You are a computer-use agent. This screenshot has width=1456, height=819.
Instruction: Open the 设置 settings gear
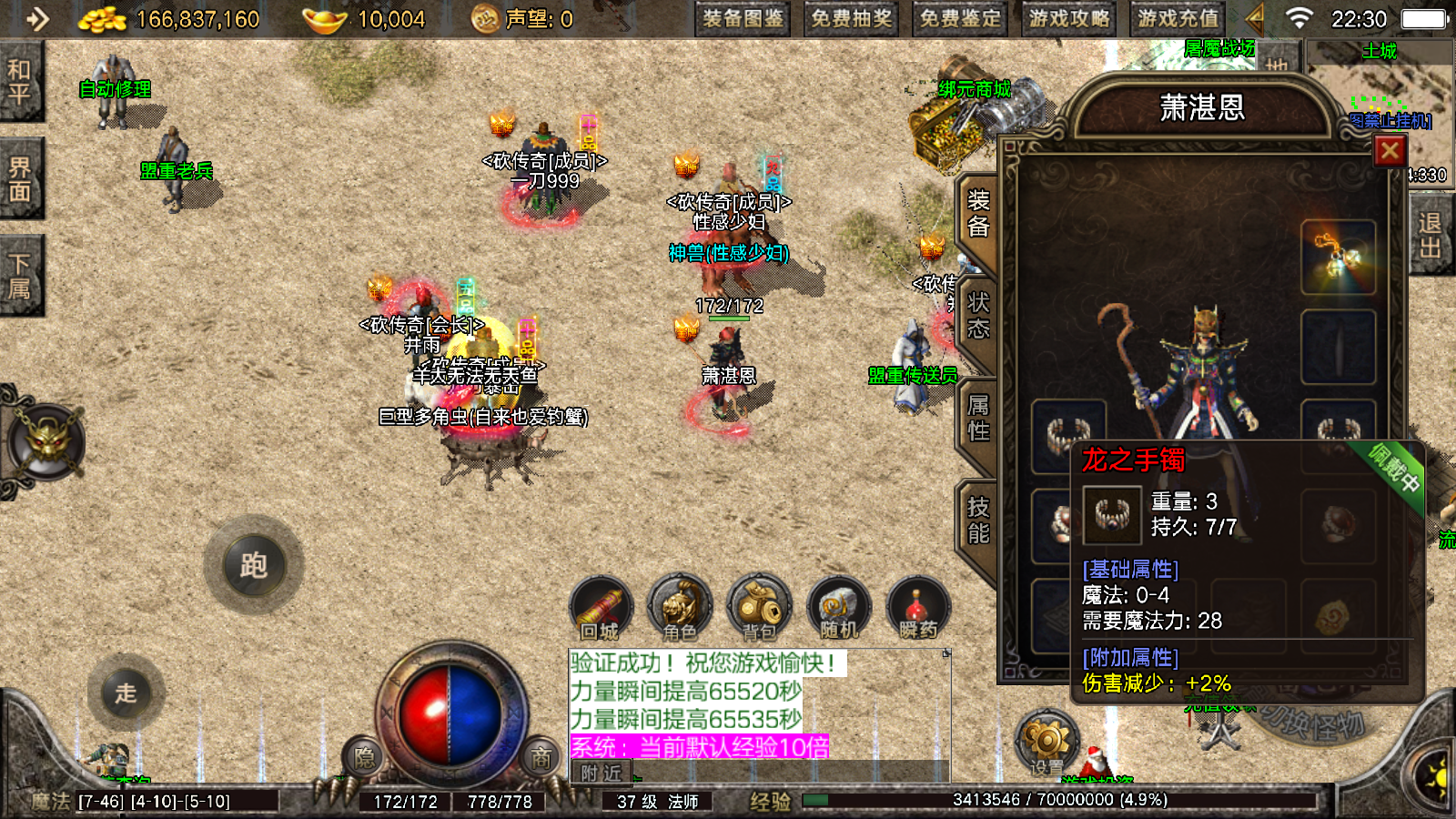(x=1046, y=742)
